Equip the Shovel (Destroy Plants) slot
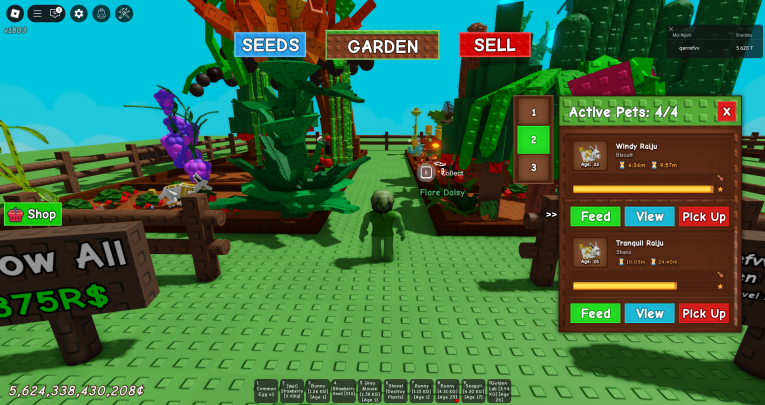The image size is (765, 405). coord(397,390)
